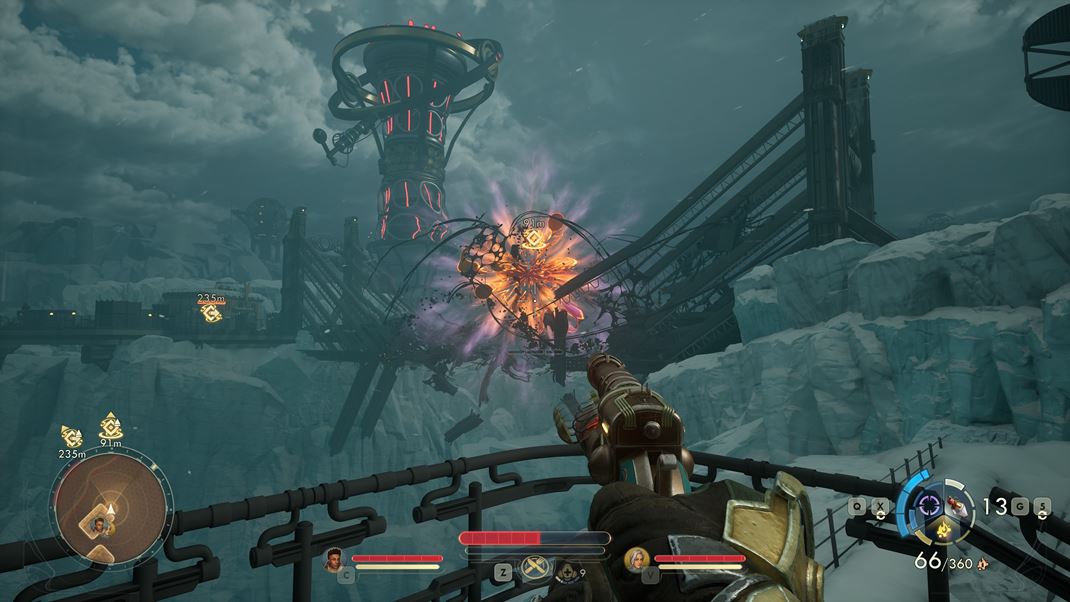
Task: Click the dark-haired companion portrait
Action: (335, 560)
